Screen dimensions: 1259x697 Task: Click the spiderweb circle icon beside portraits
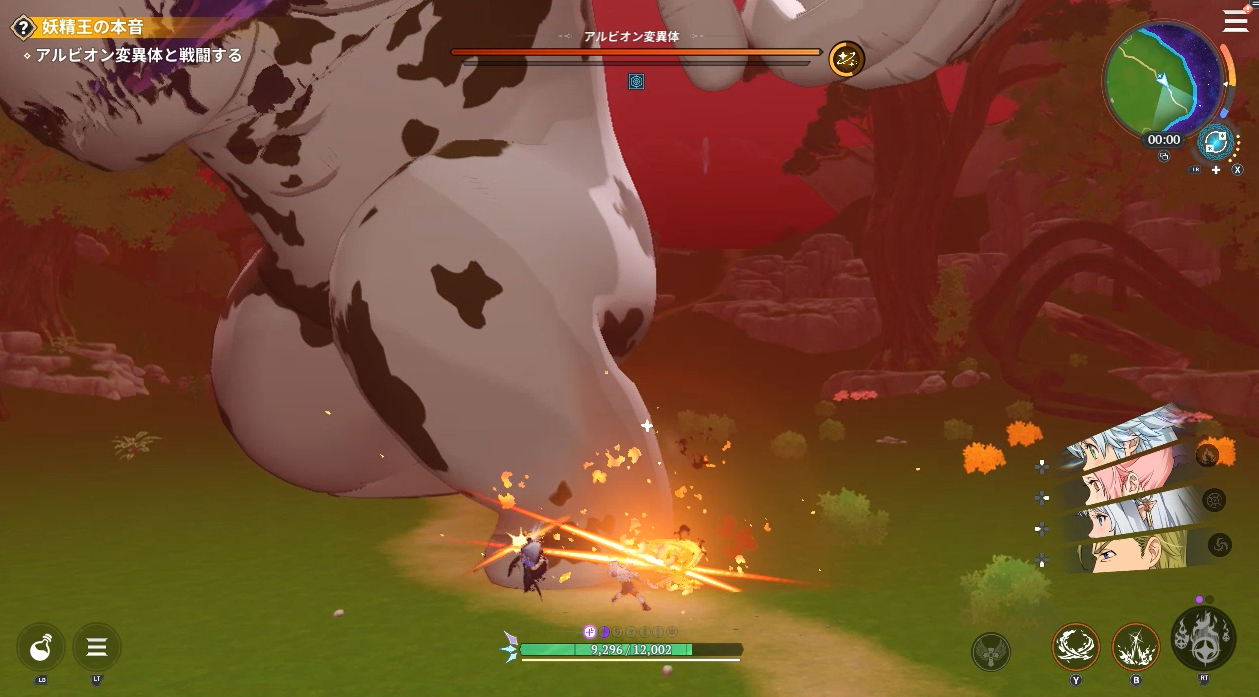pos(1215,500)
